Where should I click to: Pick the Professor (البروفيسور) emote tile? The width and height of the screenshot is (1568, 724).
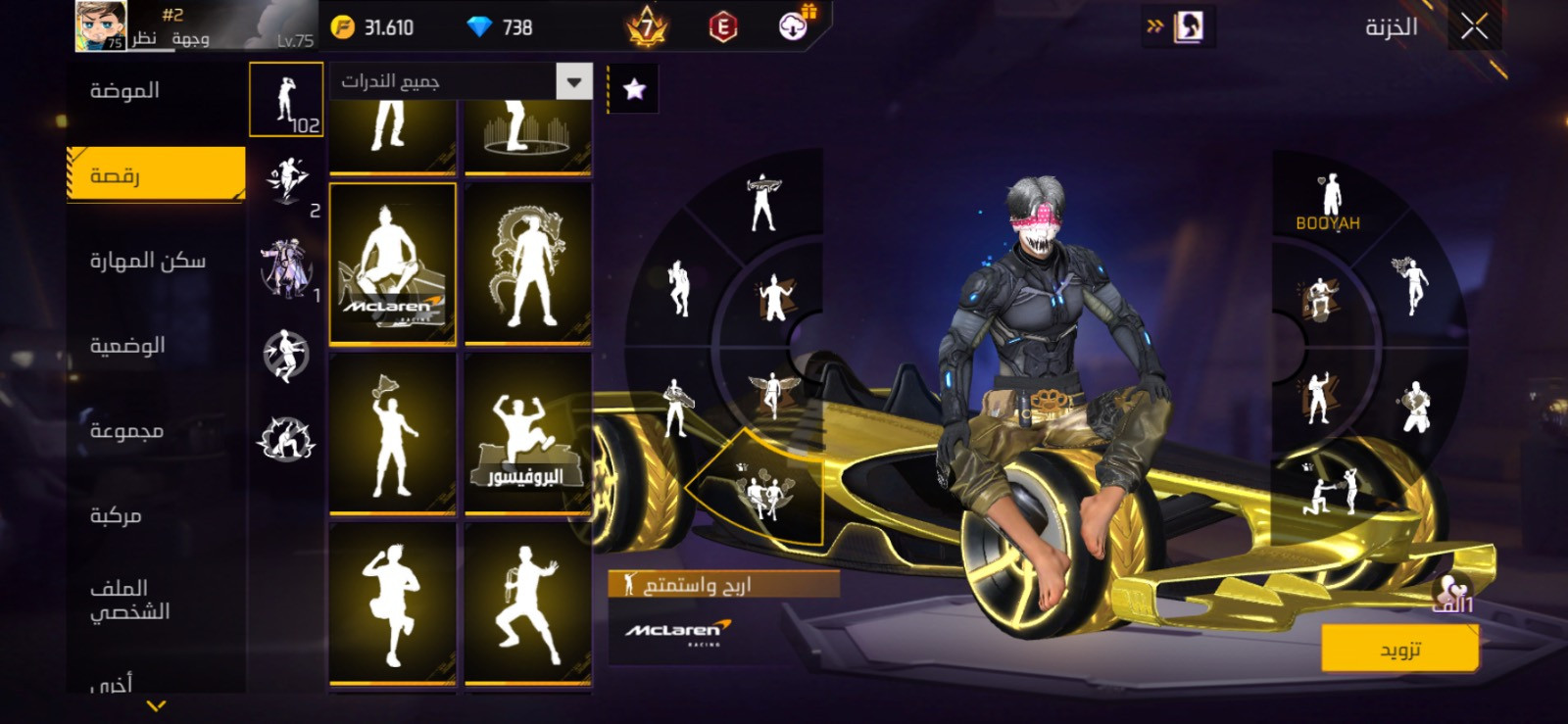click(x=527, y=432)
